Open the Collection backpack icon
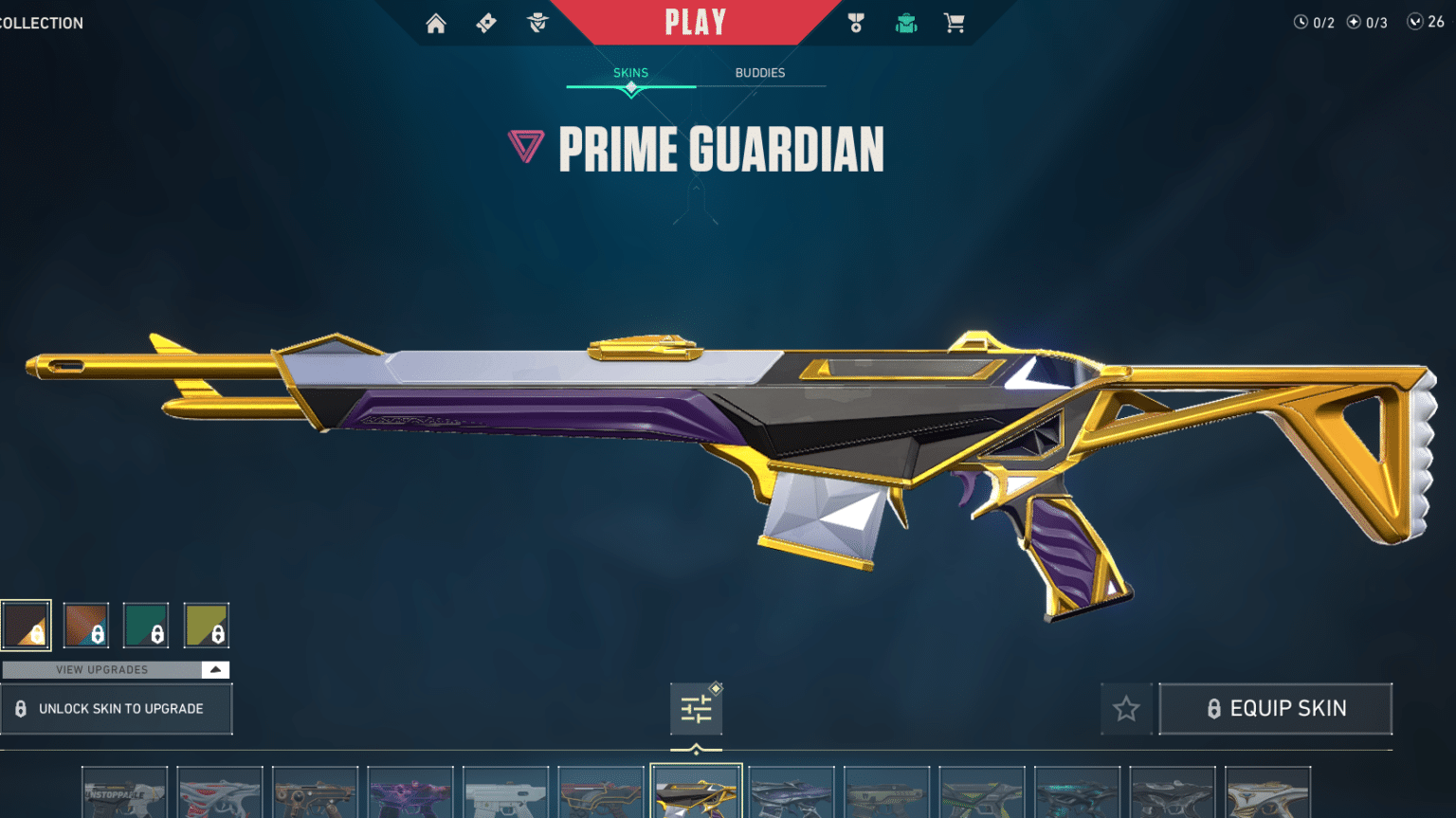This screenshot has width=1456, height=818. pos(905,23)
